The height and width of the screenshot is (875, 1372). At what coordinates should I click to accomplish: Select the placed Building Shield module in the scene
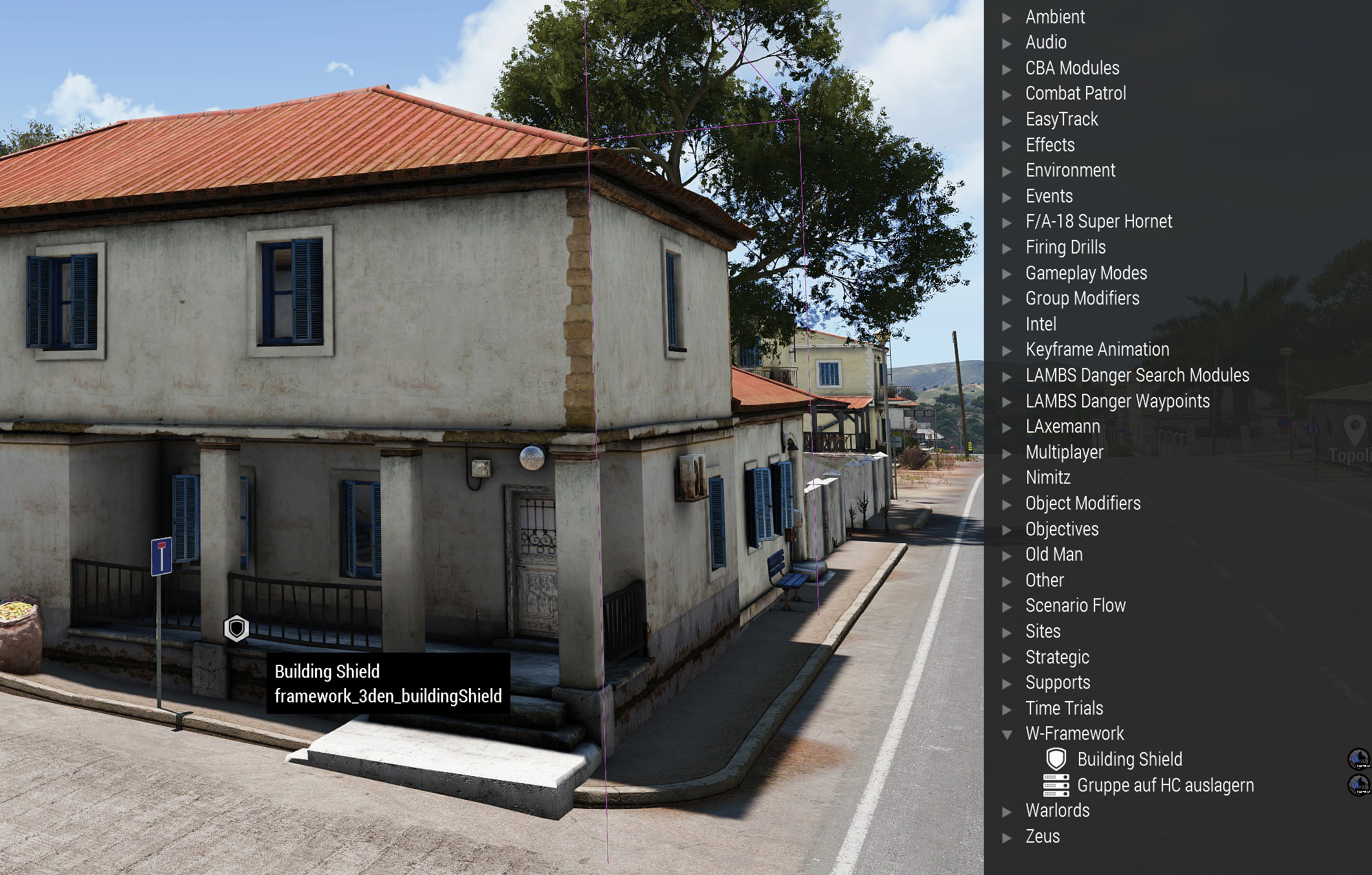point(235,628)
